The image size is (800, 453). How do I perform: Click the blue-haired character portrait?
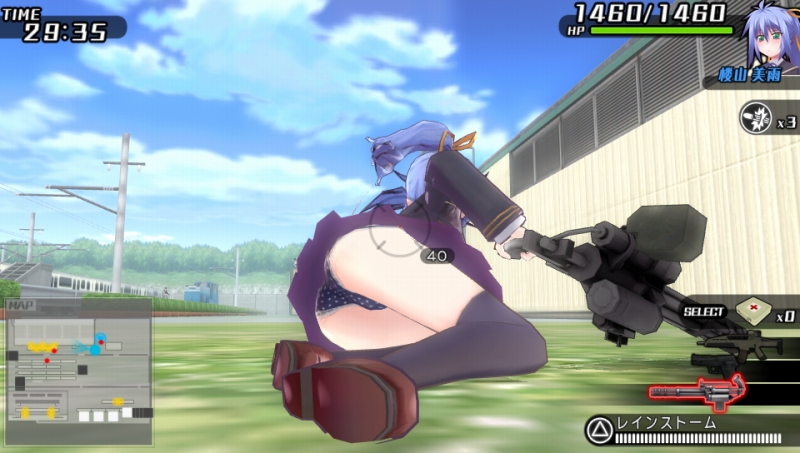click(768, 38)
